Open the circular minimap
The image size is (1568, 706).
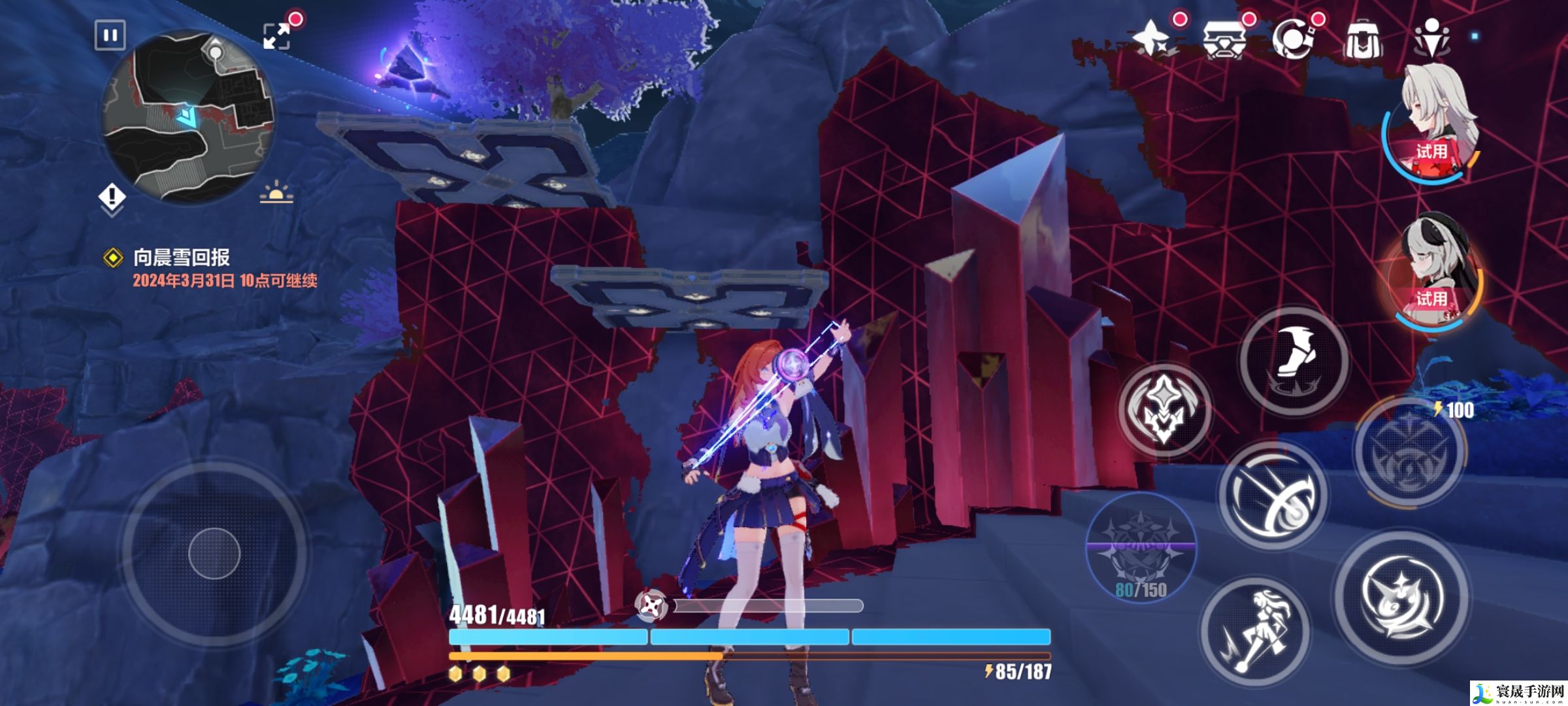coord(188,119)
